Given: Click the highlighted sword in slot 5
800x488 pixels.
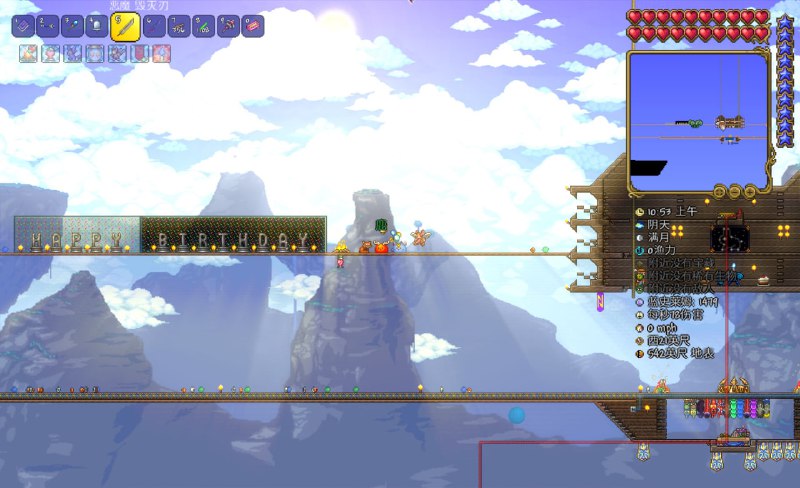Looking at the screenshot, I should 125,26.
